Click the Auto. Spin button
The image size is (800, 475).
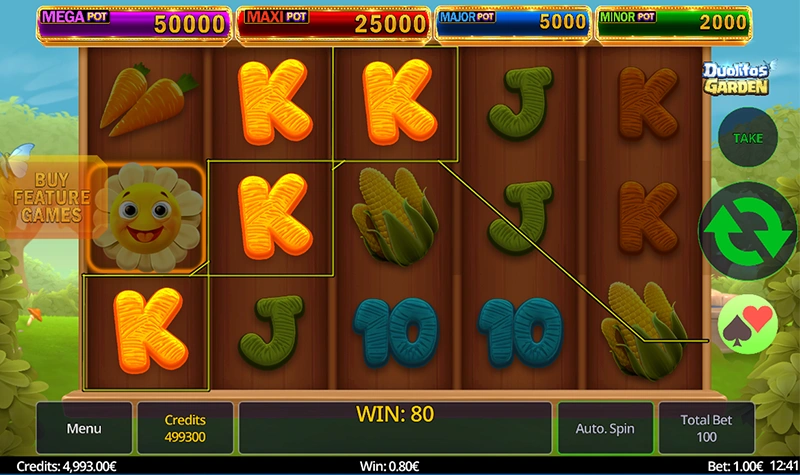[605, 428]
